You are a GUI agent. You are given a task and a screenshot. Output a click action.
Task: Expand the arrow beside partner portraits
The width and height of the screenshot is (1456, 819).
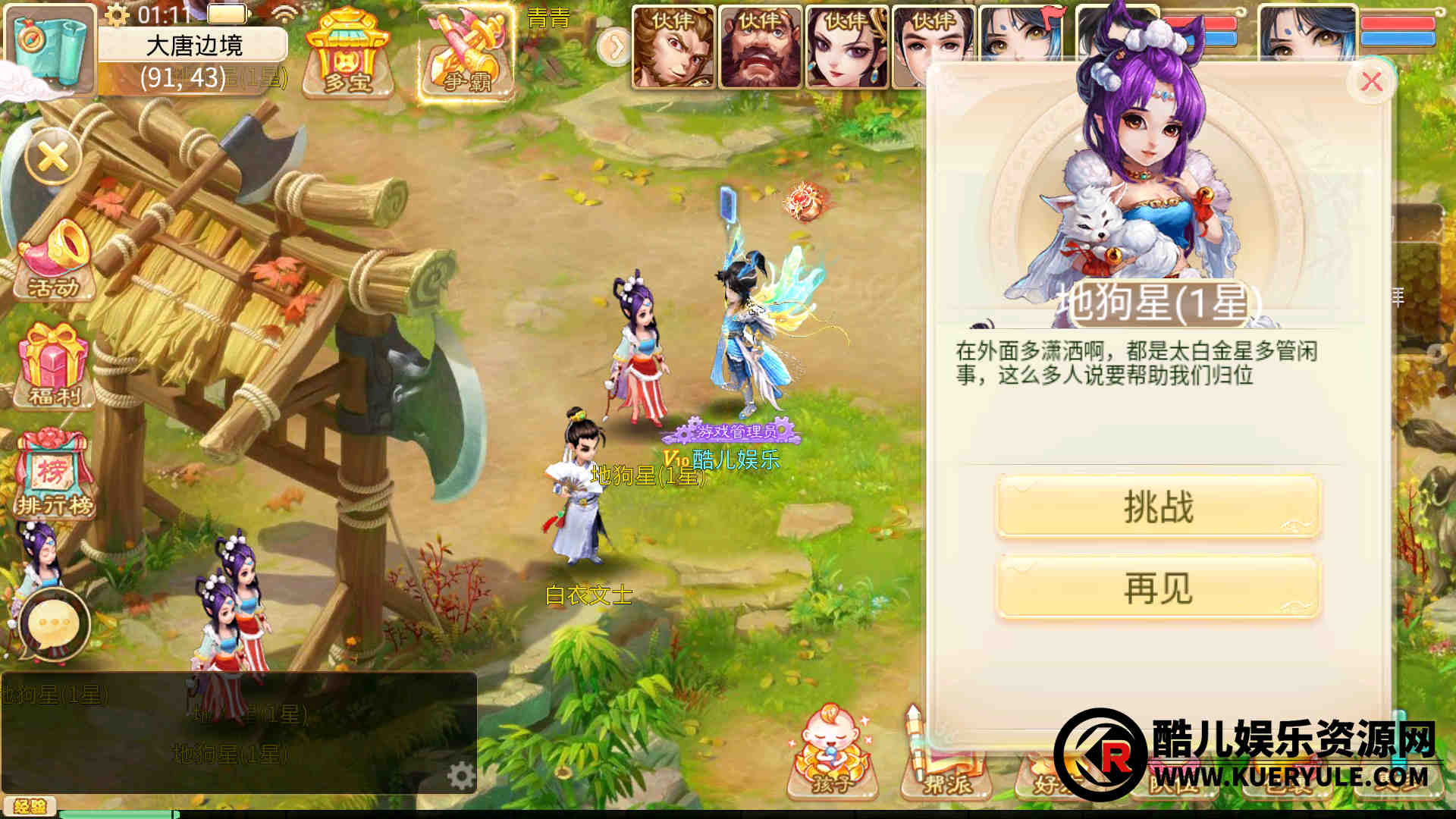pos(613,47)
